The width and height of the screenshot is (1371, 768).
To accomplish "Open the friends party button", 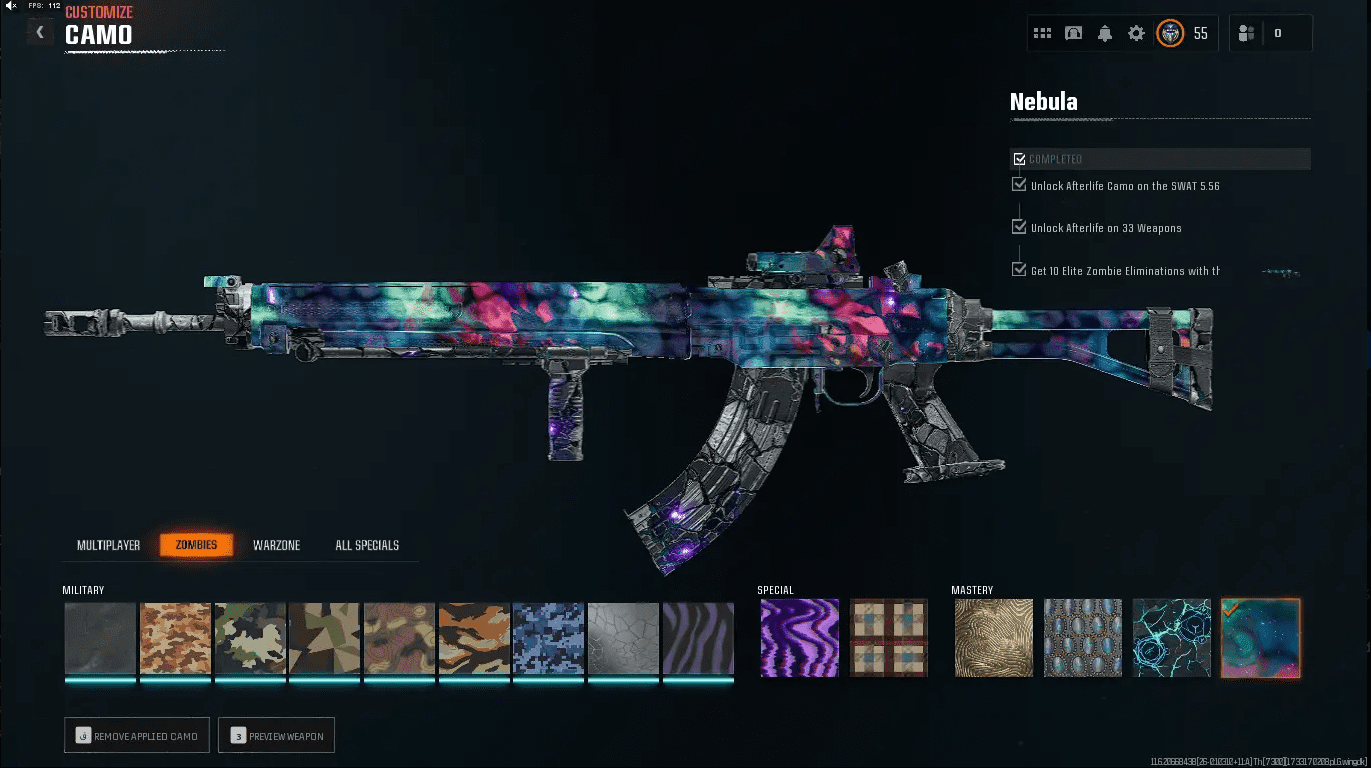I will point(1246,33).
